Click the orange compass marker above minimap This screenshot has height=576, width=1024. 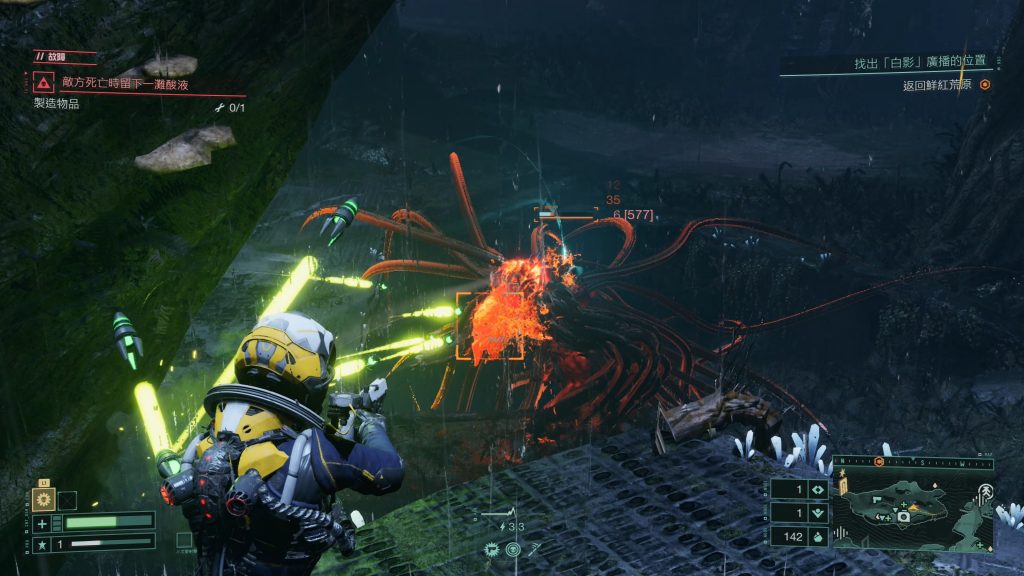pos(878,462)
